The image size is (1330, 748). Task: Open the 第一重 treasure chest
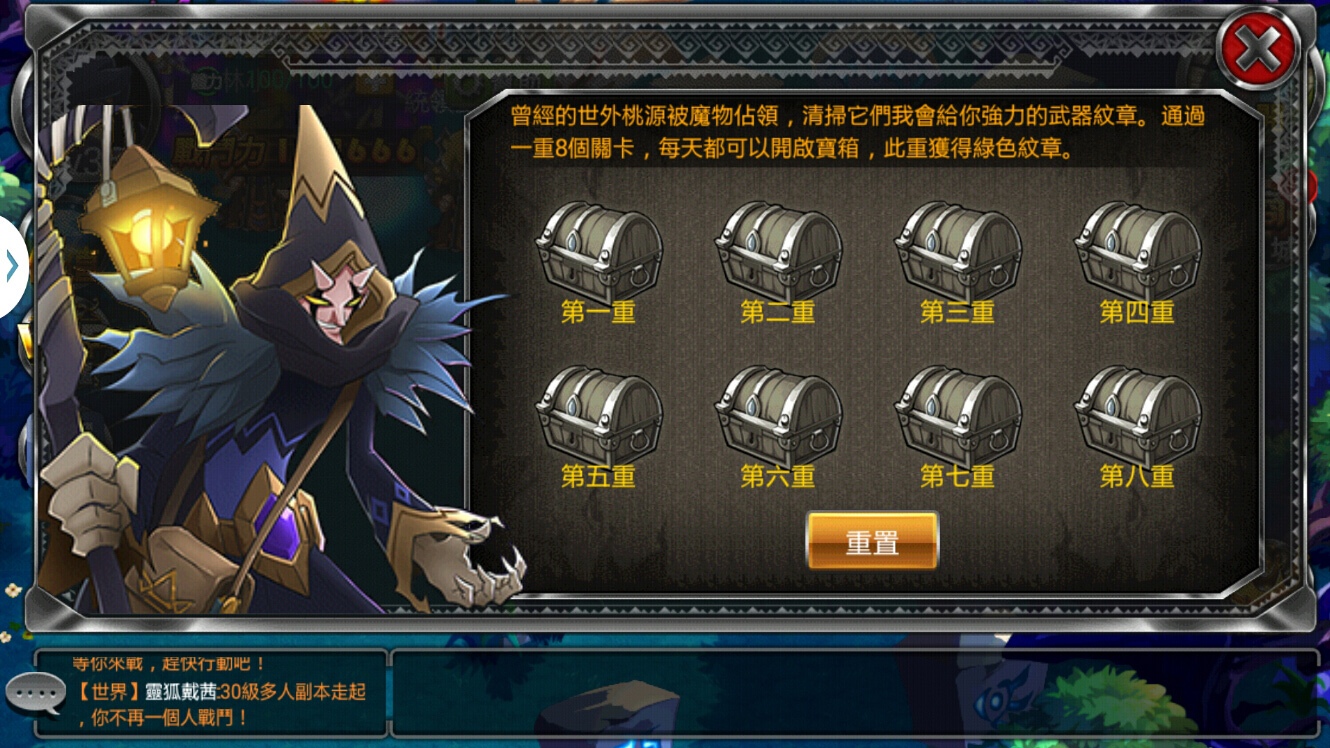[598, 251]
